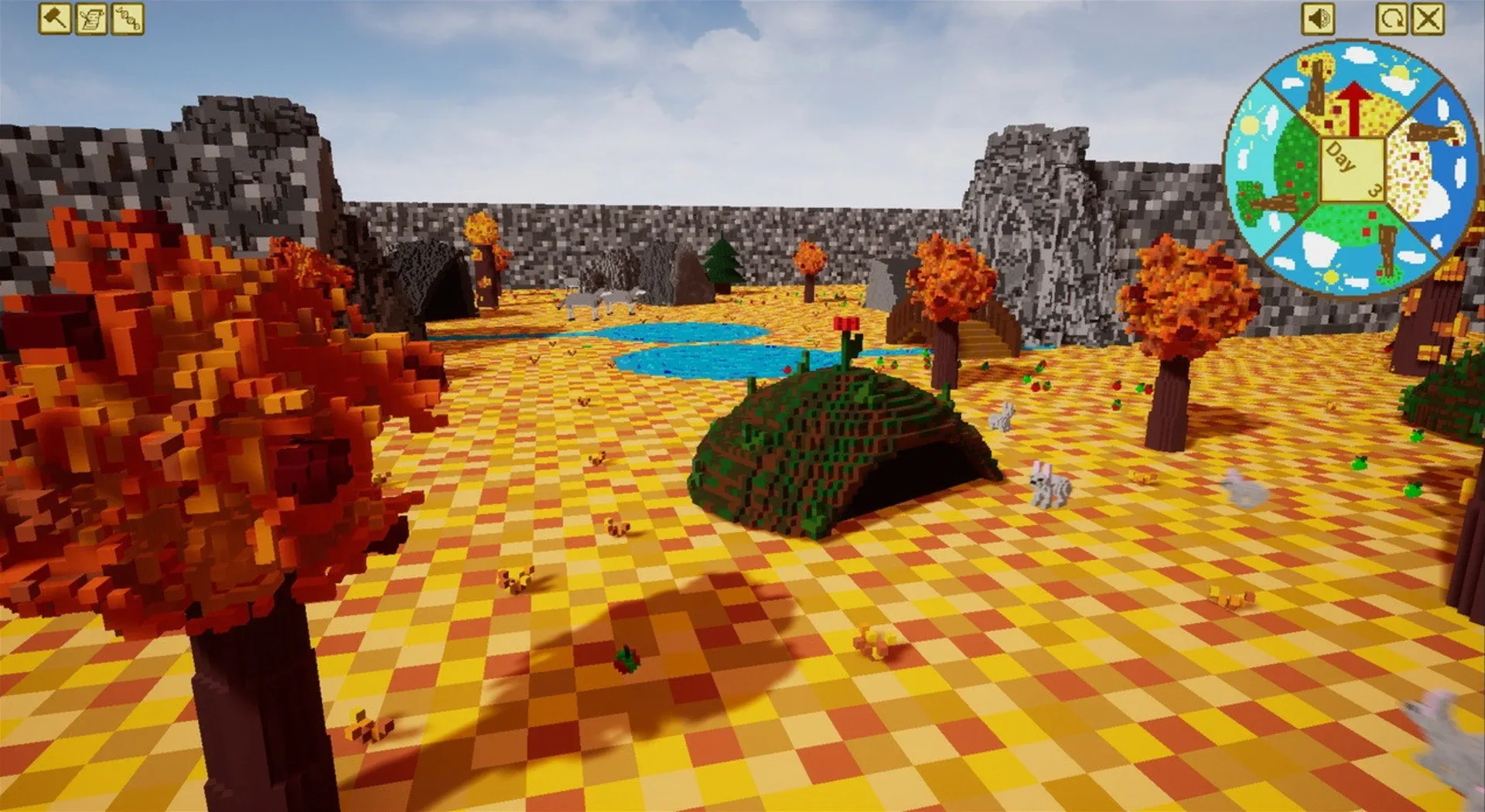Select the hammer build tool

click(54, 19)
